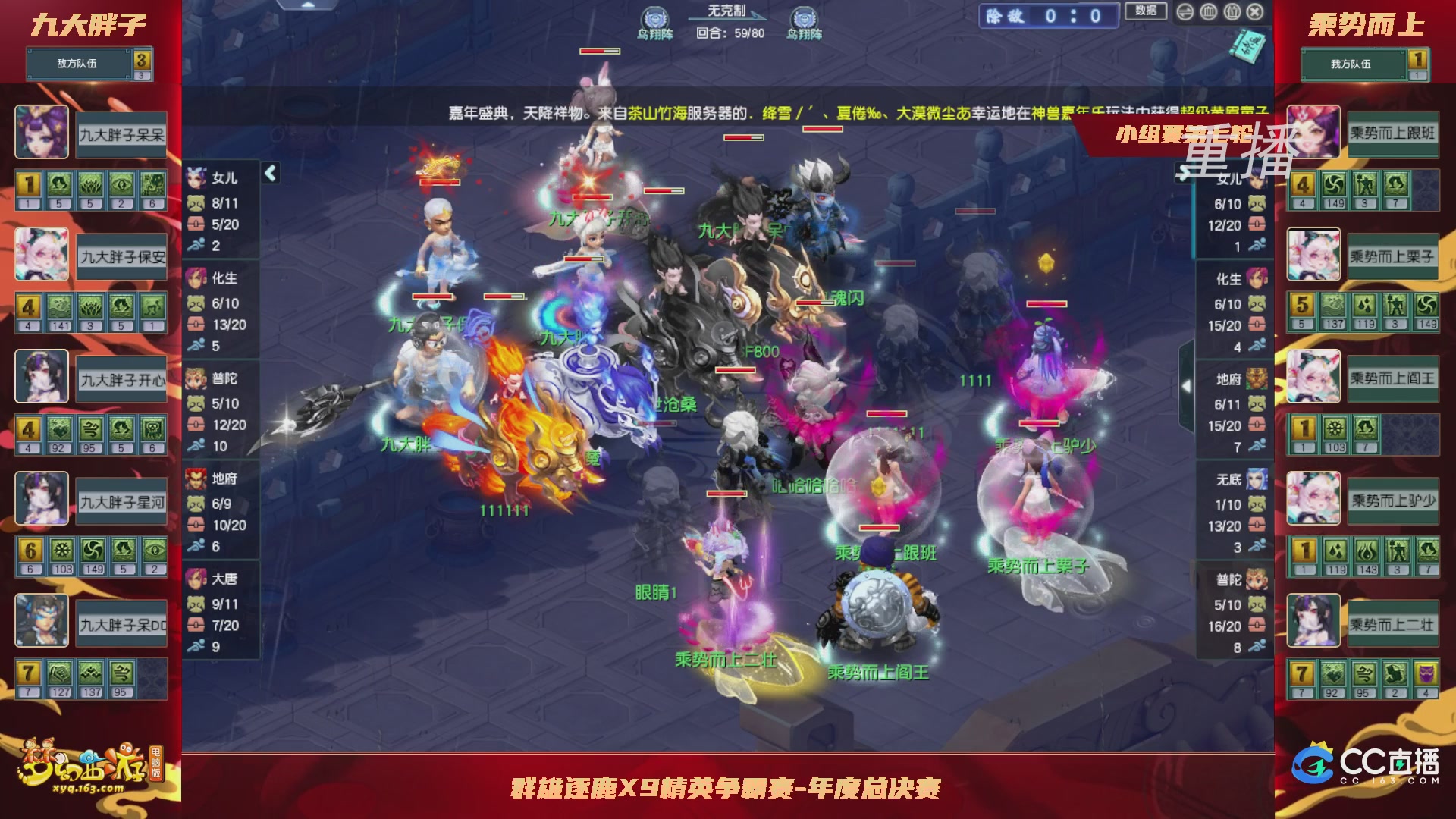Toggle the numbered skill icon under 乘势而上跟班

[x=1303, y=184]
